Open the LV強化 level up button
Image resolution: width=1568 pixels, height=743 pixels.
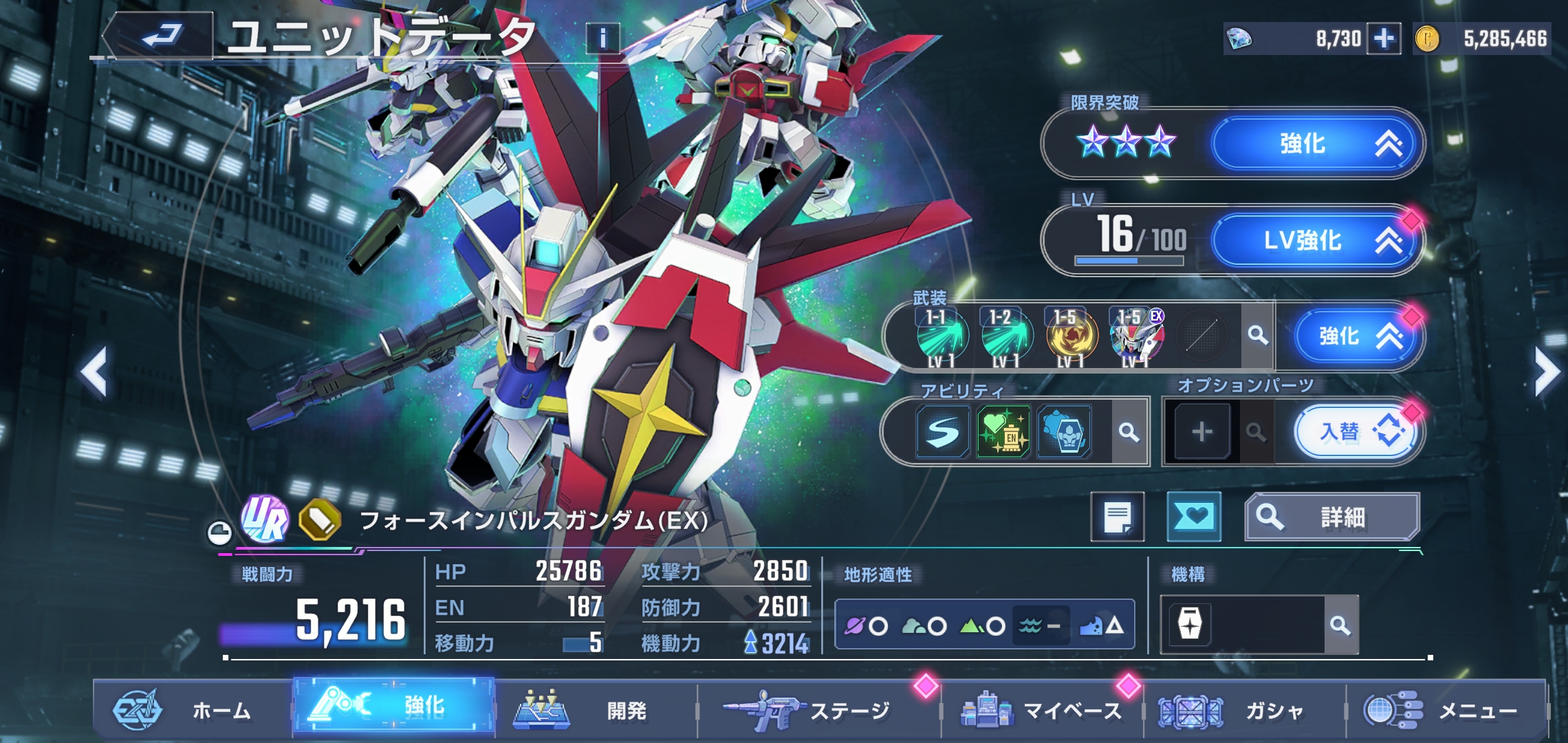1315,240
